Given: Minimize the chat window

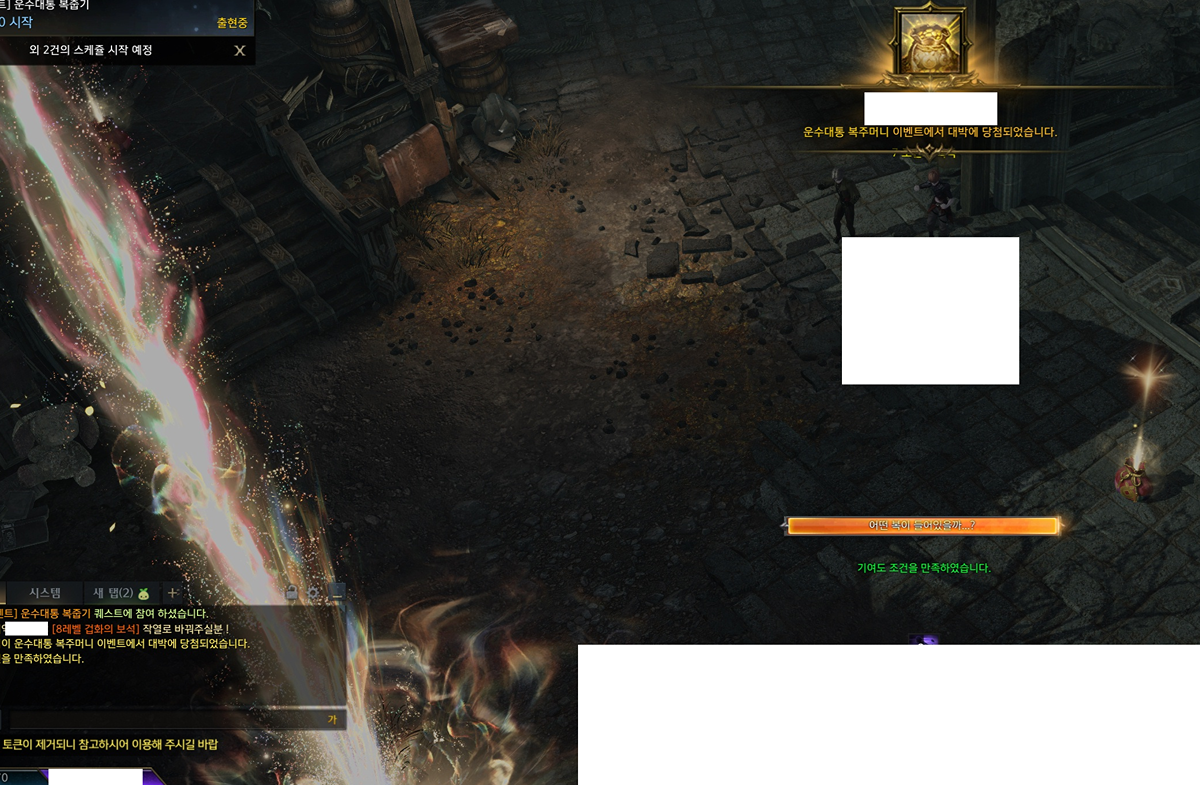Looking at the screenshot, I should coord(336,593).
